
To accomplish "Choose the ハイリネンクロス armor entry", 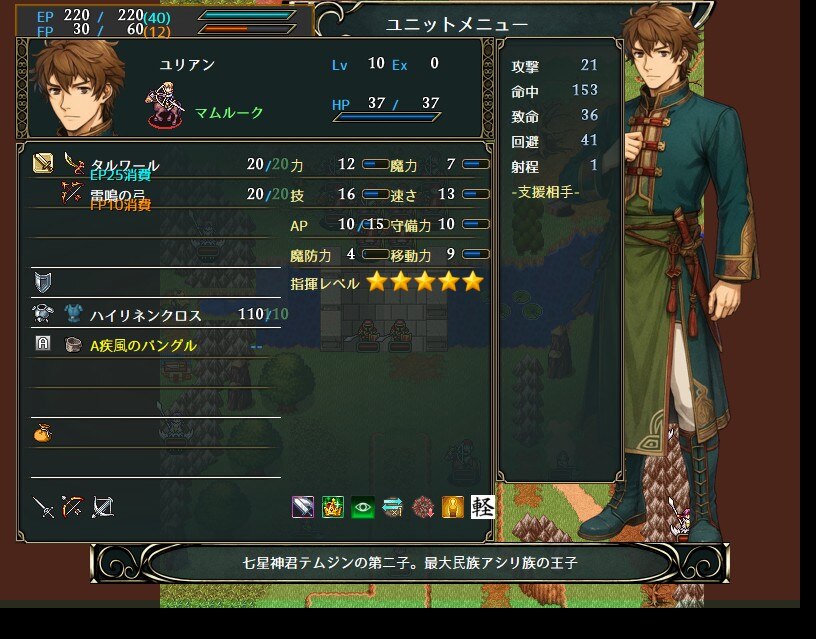I will [x=145, y=315].
